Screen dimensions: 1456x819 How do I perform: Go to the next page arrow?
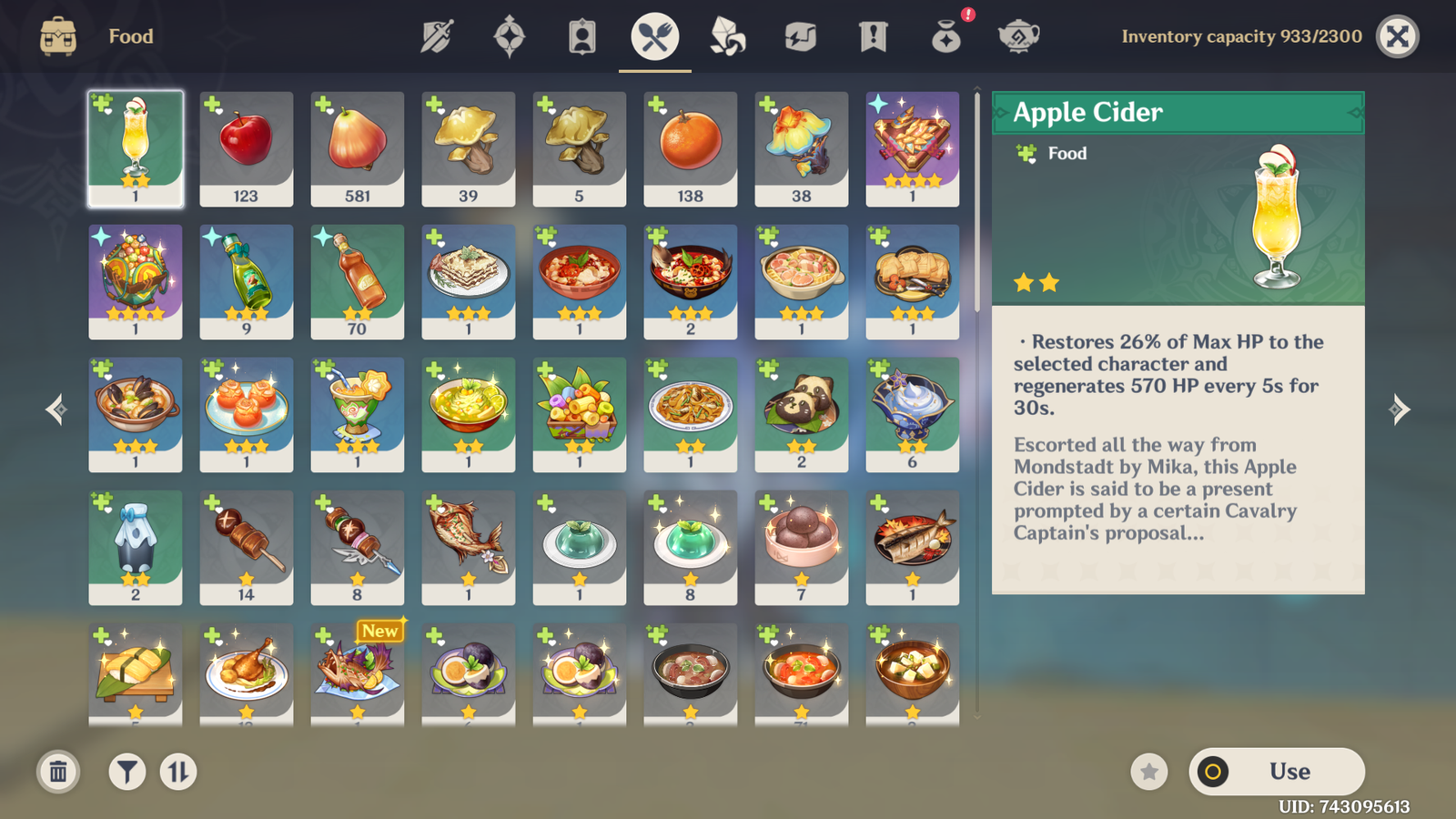pos(1399,409)
